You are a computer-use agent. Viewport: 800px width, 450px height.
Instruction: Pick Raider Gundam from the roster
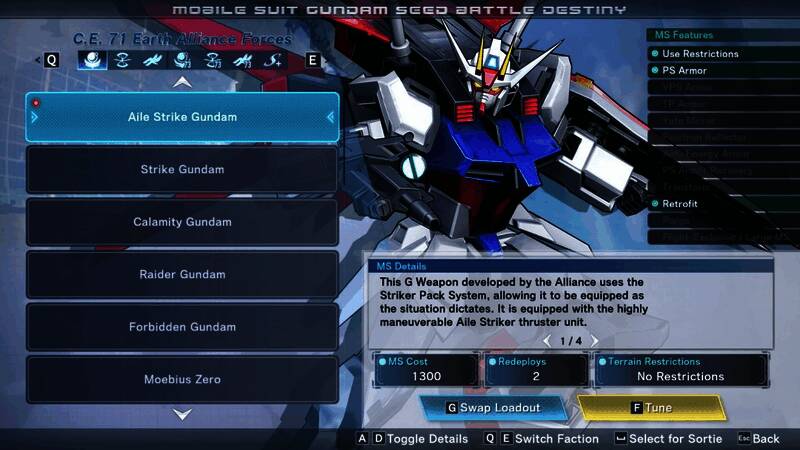182,274
